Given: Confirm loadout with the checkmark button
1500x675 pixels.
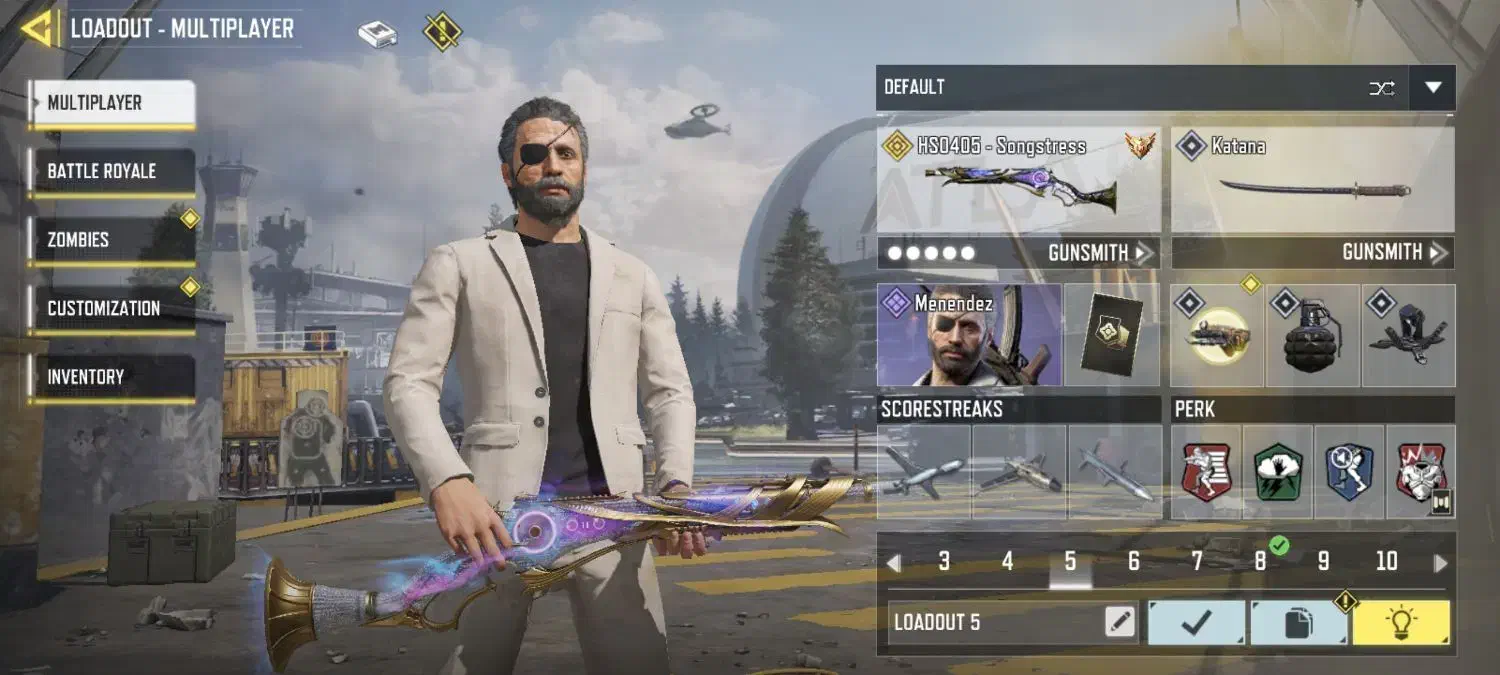Looking at the screenshot, I should tap(1196, 622).
